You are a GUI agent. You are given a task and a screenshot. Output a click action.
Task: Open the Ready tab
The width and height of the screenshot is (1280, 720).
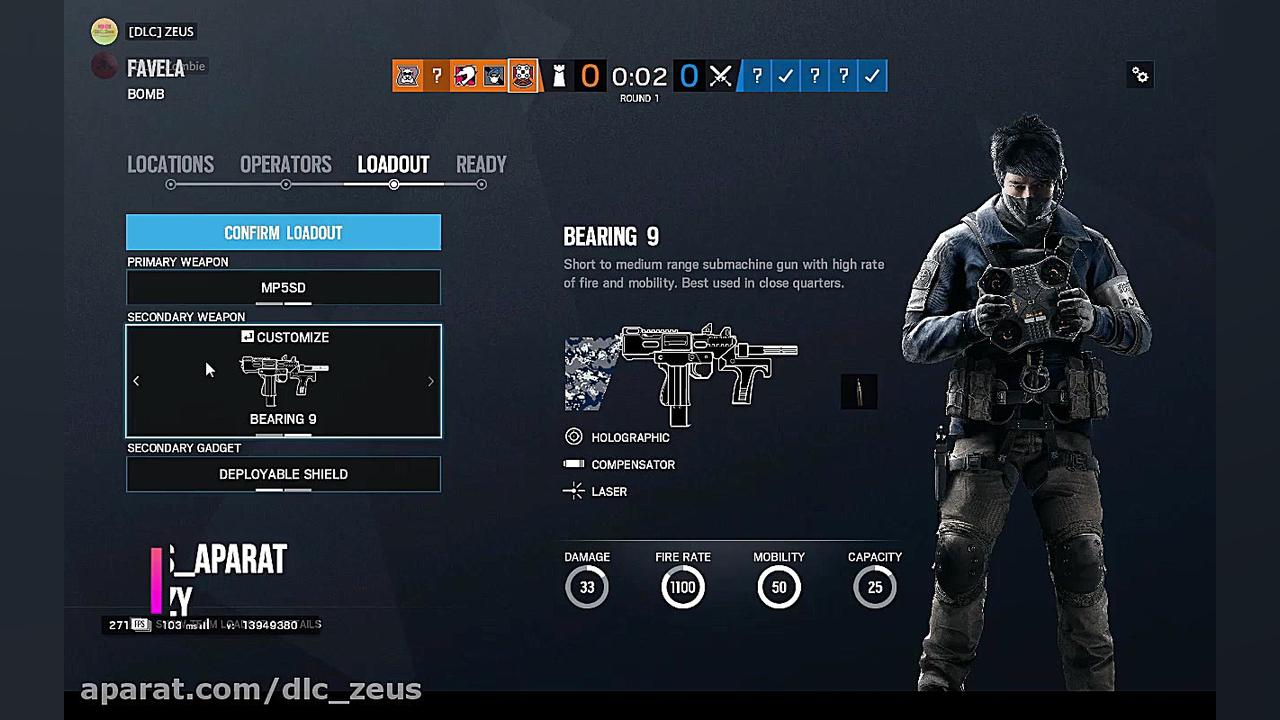[x=481, y=165]
